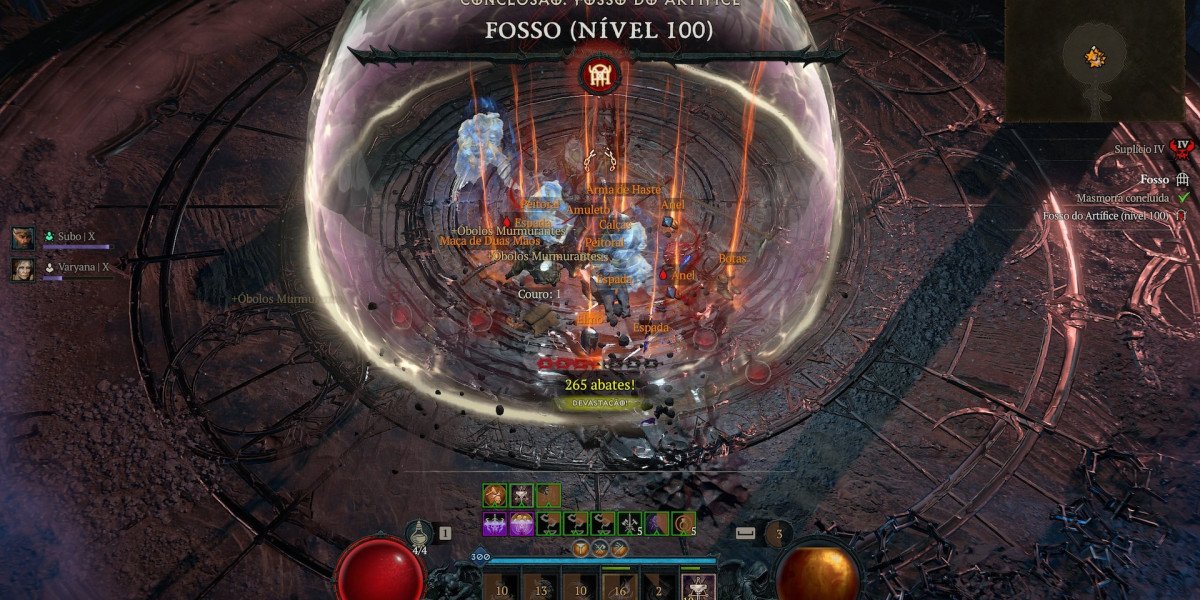This screenshot has height=600, width=1200.
Task: Select party member Subo's portrait
Action: (22, 238)
